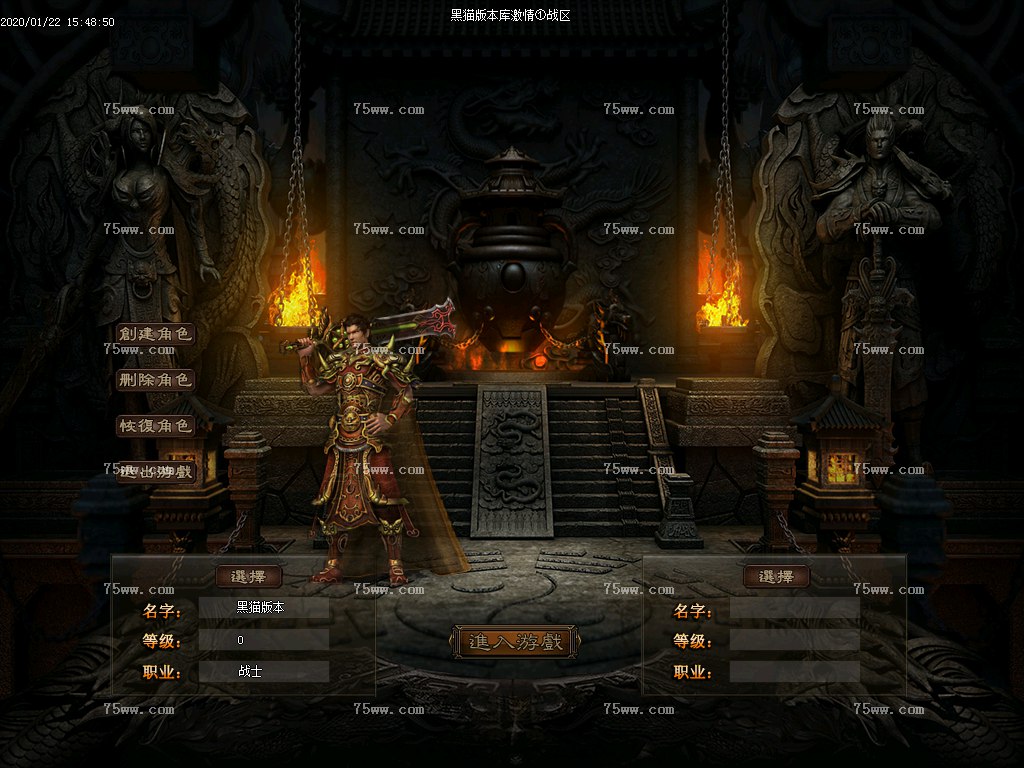Select the armored warrior character figure
This screenshot has height=768, width=1024.
tap(370, 450)
